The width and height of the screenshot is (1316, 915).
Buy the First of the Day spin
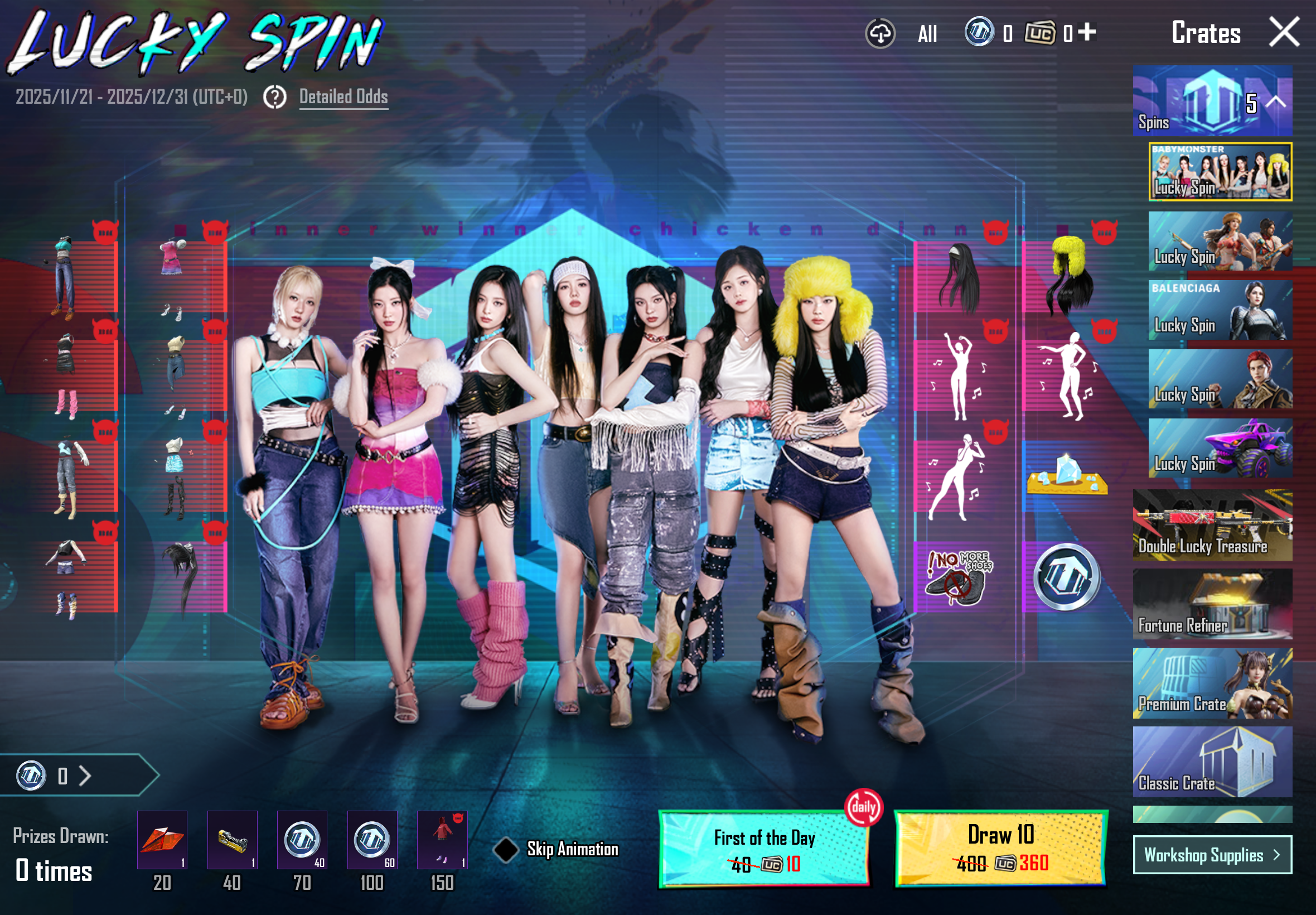[x=764, y=849]
